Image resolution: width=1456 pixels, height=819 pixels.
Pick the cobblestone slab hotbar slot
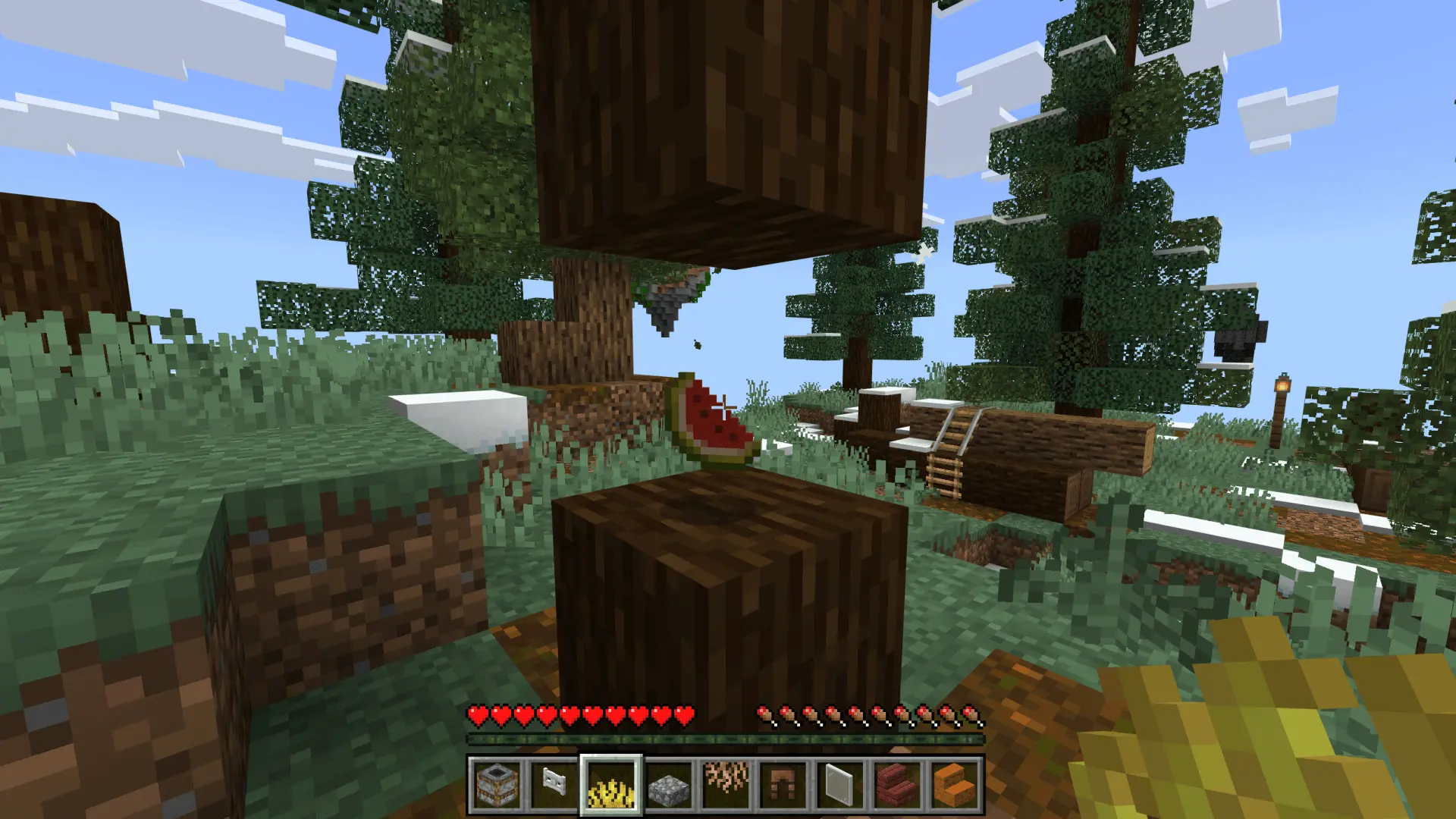click(x=669, y=785)
